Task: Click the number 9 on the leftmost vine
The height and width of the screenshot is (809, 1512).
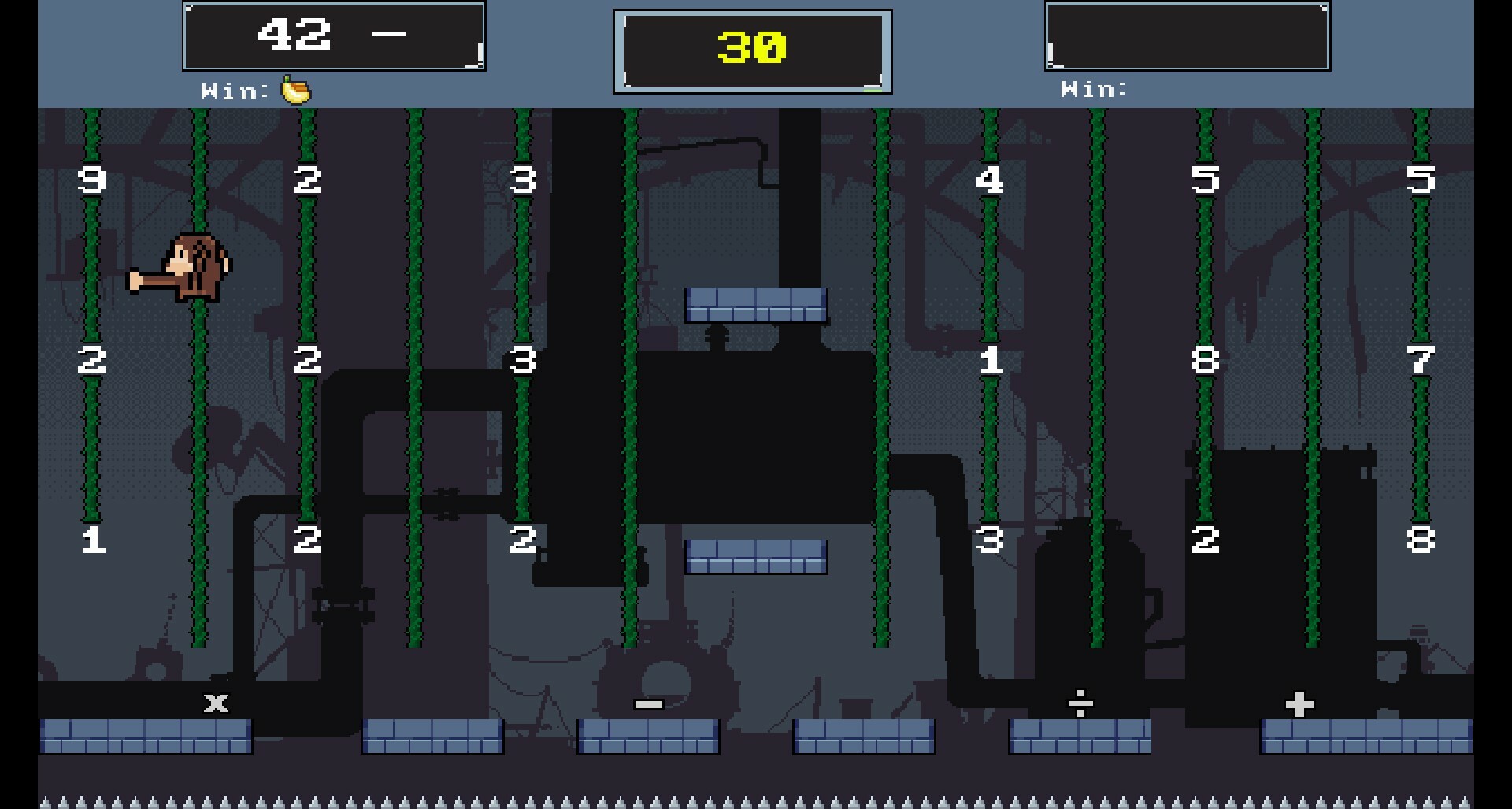Action: click(x=92, y=180)
